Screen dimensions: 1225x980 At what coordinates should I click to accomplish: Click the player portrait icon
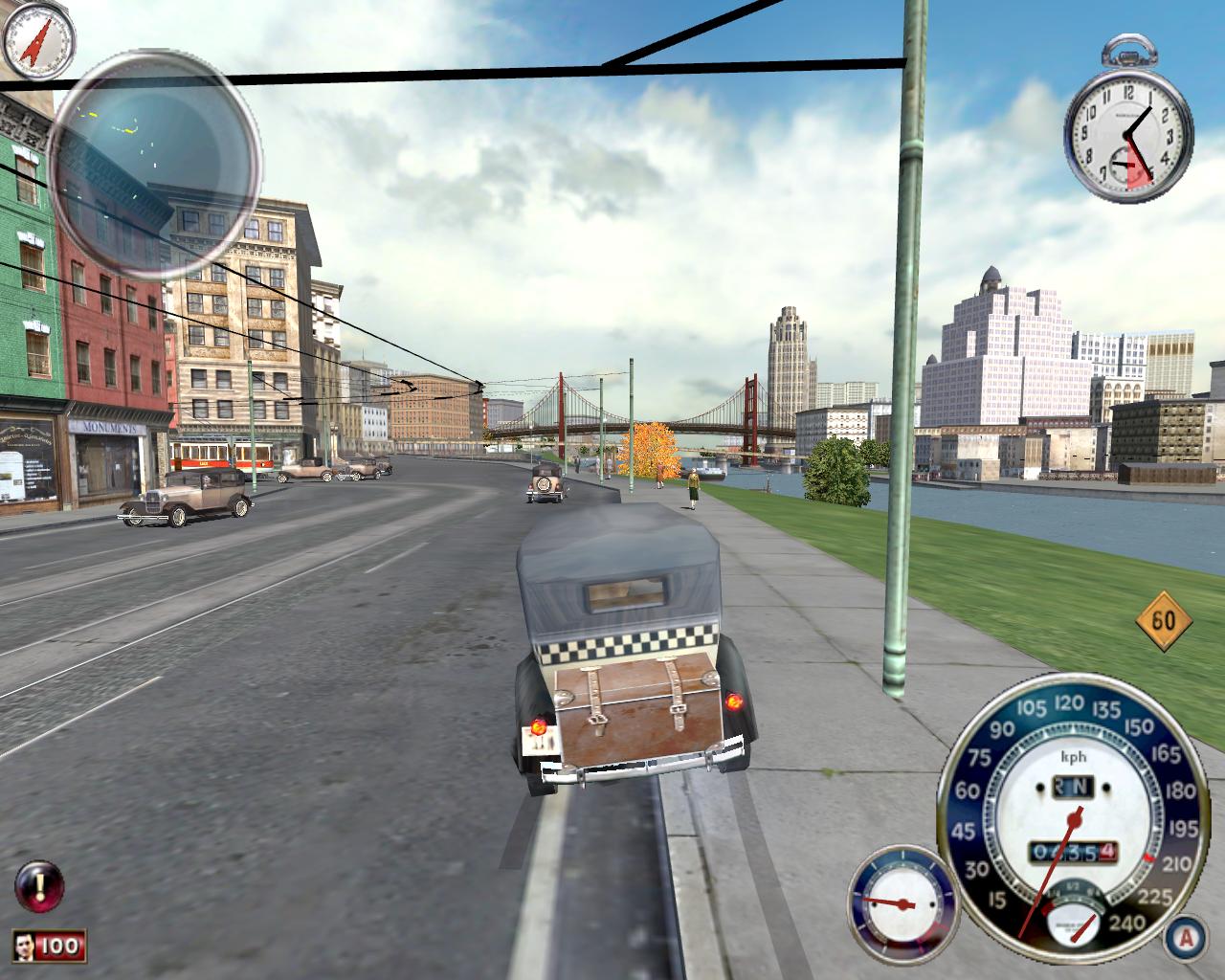(28, 947)
